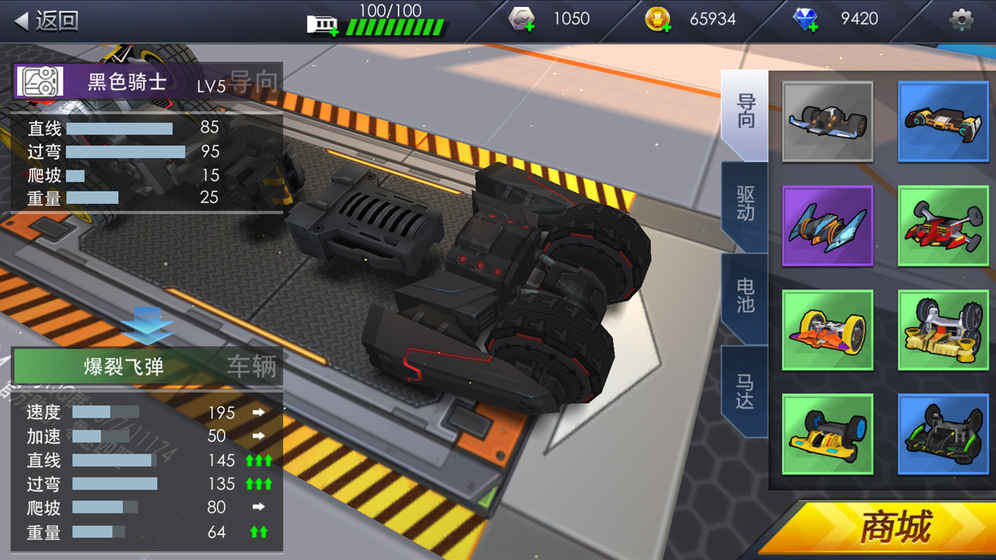
Task: Open the 电池 battery tab
Action: (x=745, y=297)
